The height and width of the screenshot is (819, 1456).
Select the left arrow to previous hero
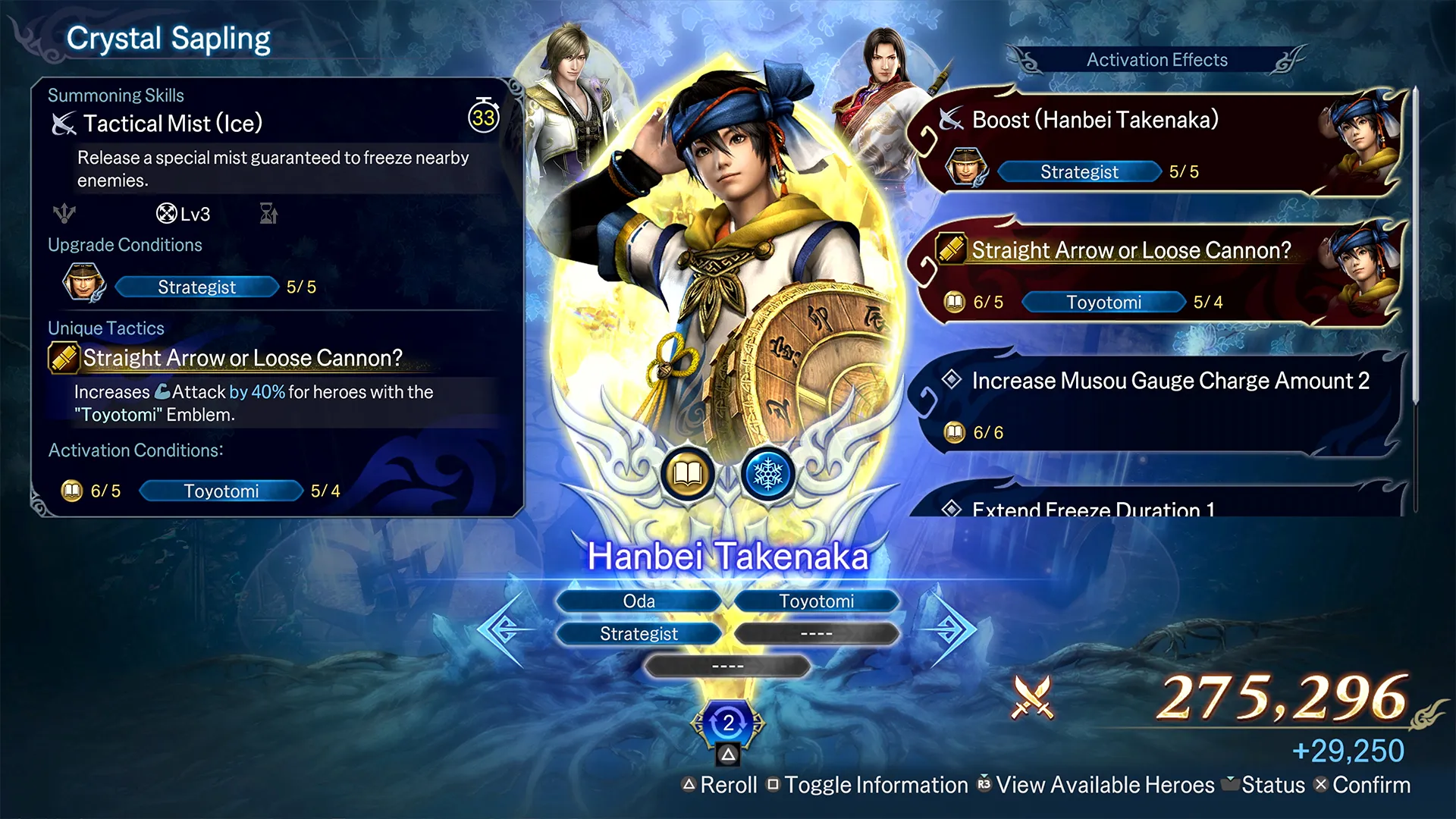pyautogui.click(x=502, y=629)
